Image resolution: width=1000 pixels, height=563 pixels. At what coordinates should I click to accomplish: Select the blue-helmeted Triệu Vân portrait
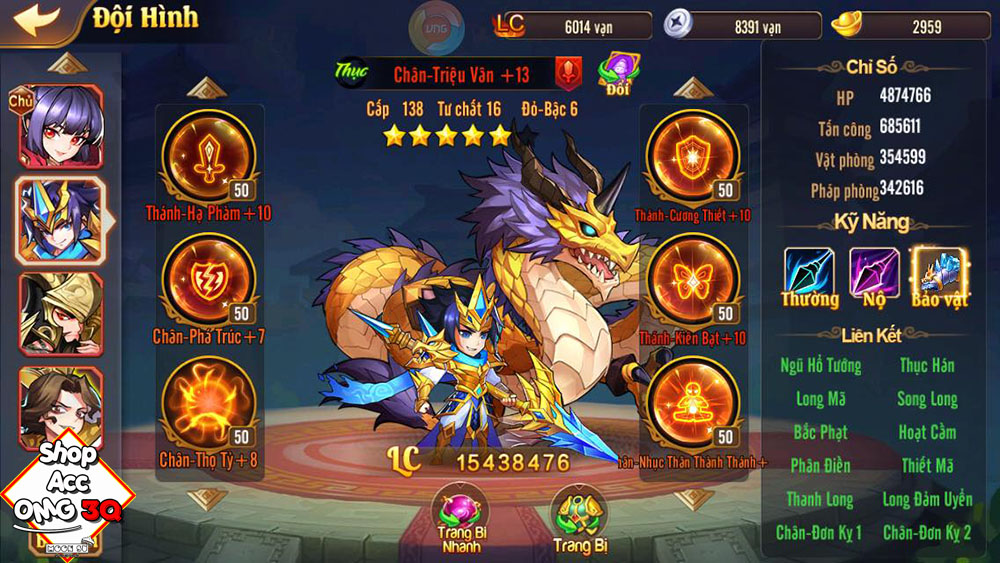(61, 220)
